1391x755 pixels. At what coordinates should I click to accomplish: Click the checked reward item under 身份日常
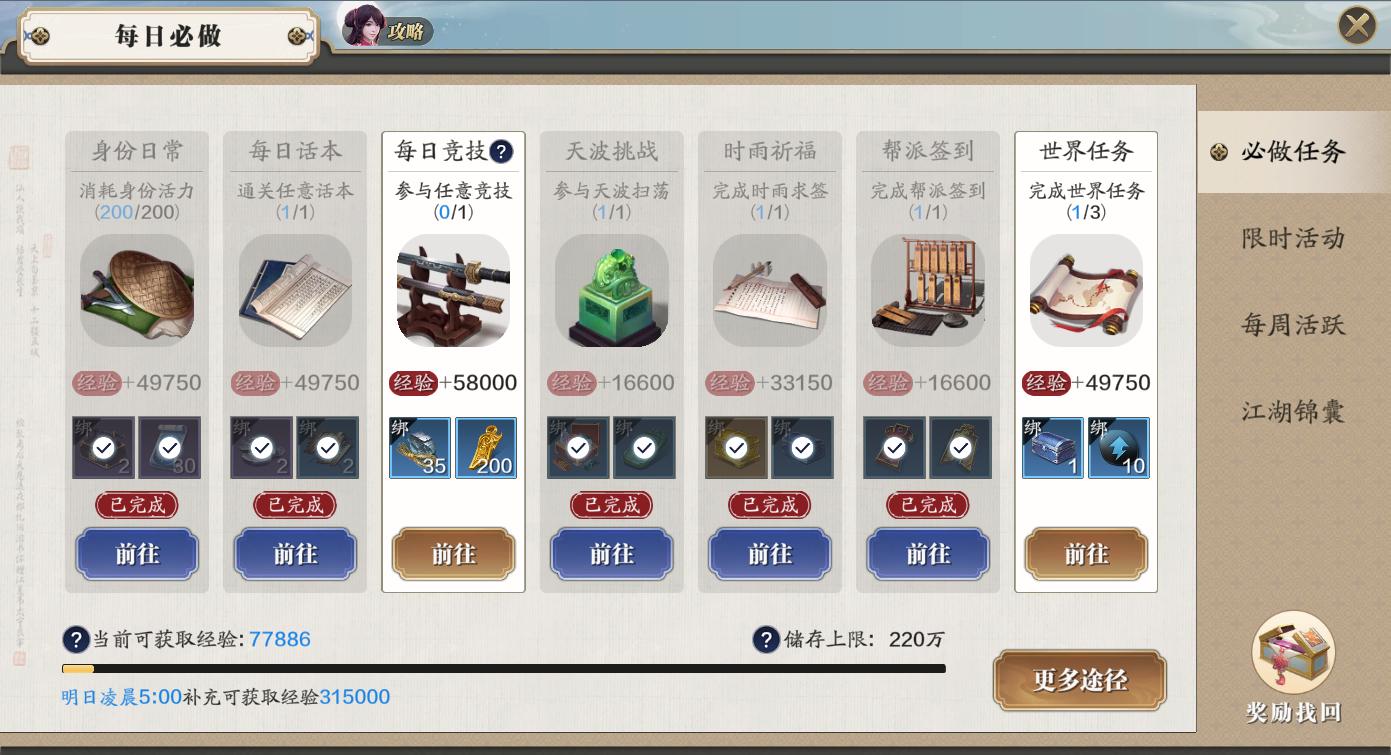click(104, 447)
